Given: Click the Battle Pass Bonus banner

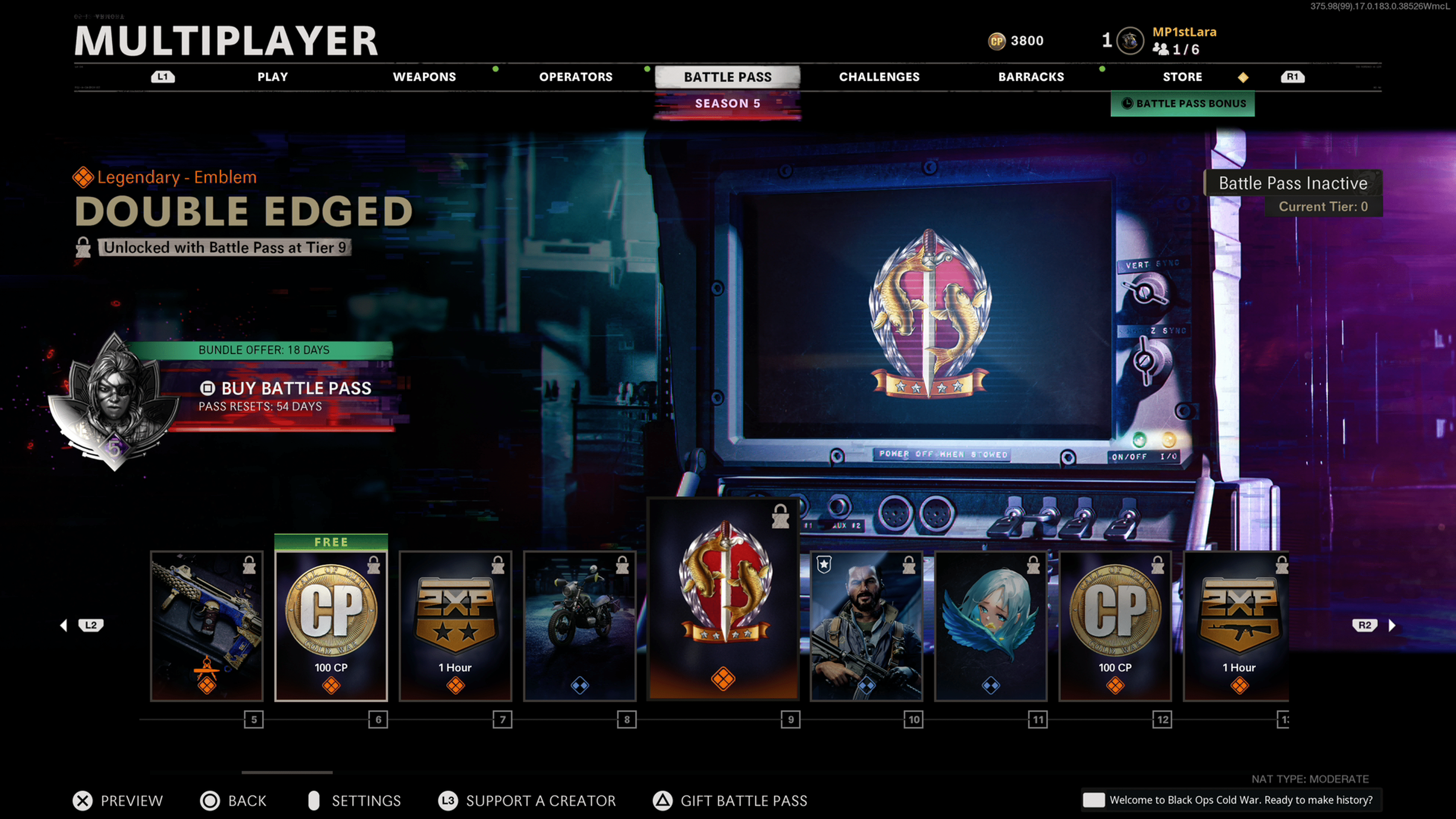Looking at the screenshot, I should click(1183, 104).
